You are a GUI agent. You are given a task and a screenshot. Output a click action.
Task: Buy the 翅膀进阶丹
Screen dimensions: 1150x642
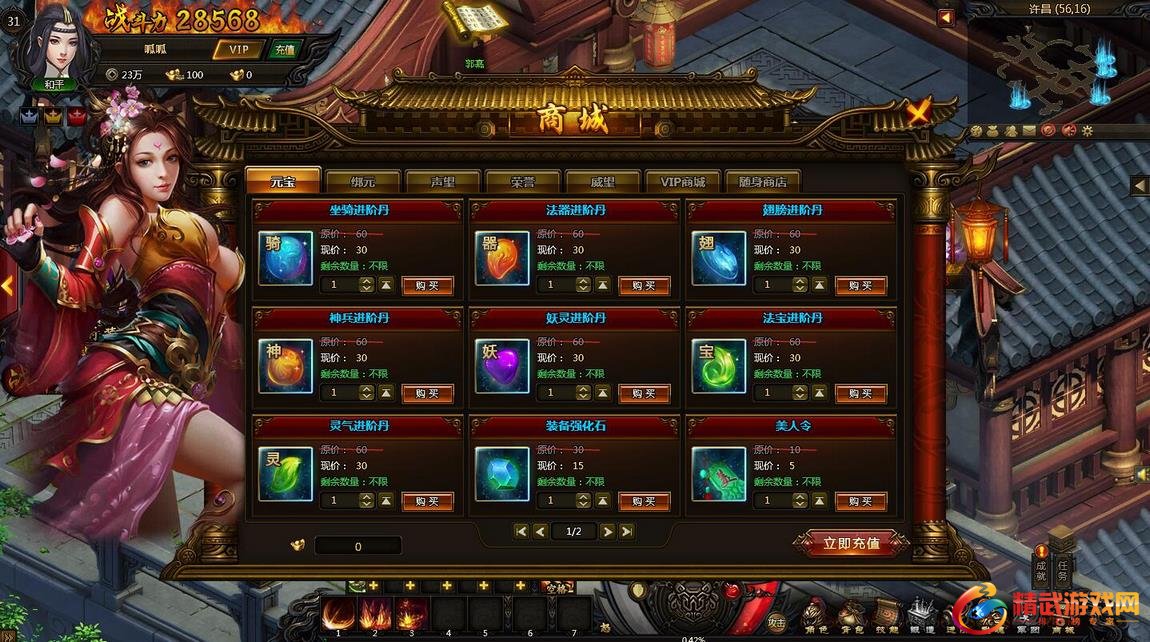tap(861, 285)
